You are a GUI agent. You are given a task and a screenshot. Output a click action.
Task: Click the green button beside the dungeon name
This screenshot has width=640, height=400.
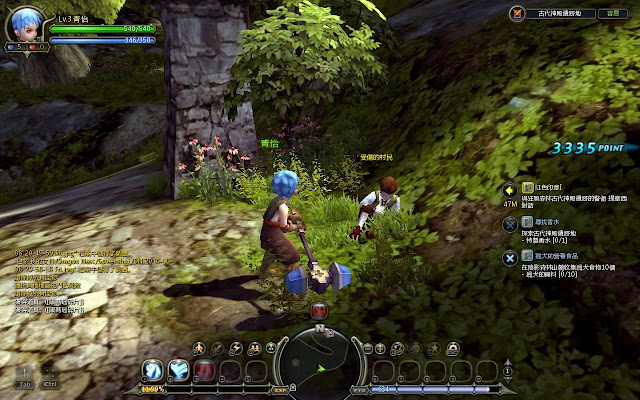[x=612, y=14]
